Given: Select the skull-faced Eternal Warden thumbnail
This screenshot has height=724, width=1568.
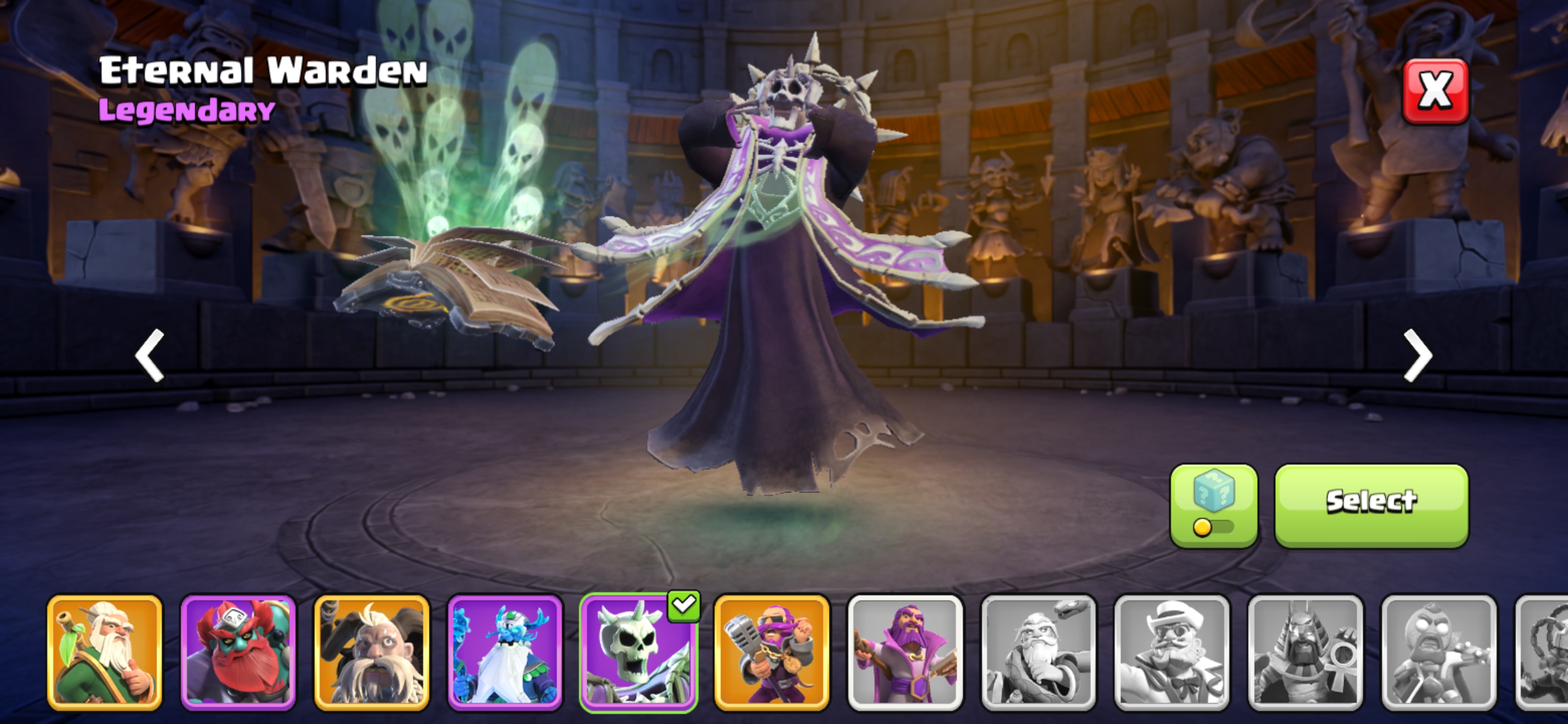Looking at the screenshot, I should (x=638, y=652).
